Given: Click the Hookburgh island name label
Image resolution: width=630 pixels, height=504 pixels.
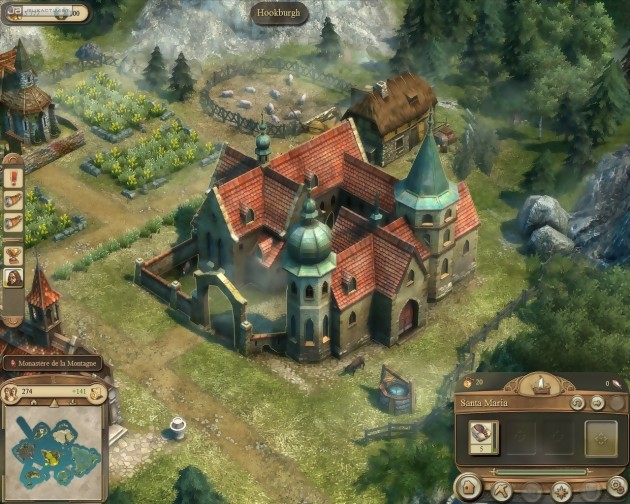Looking at the screenshot, I should (278, 14).
